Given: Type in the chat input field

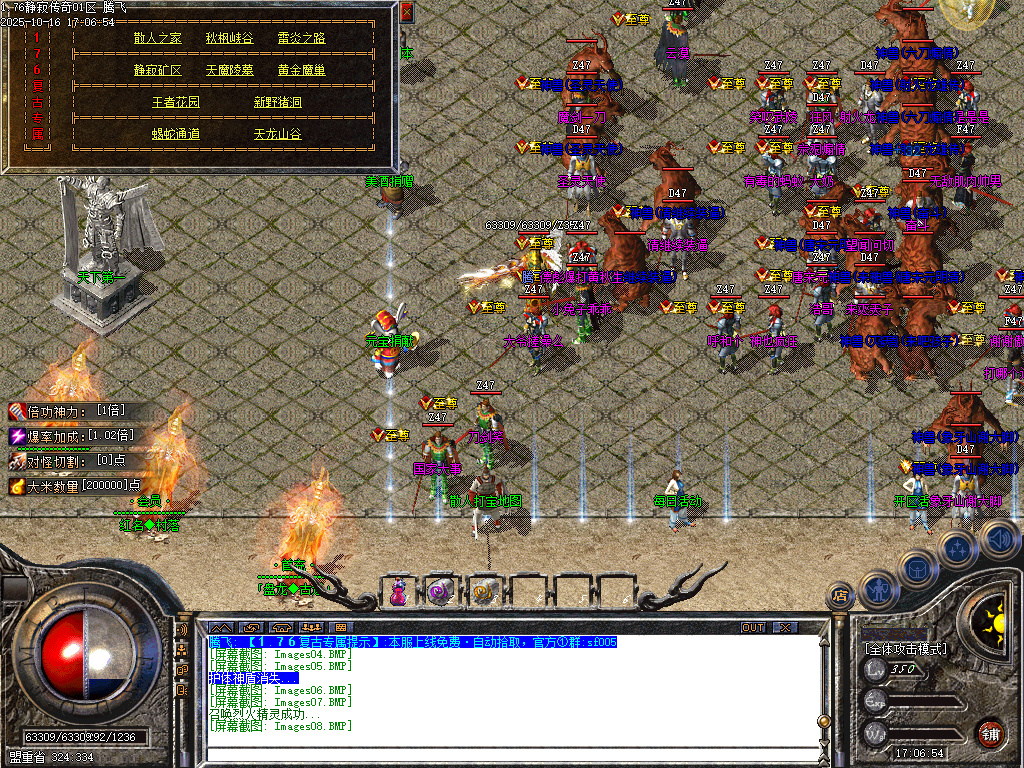Looking at the screenshot, I should (500, 752).
